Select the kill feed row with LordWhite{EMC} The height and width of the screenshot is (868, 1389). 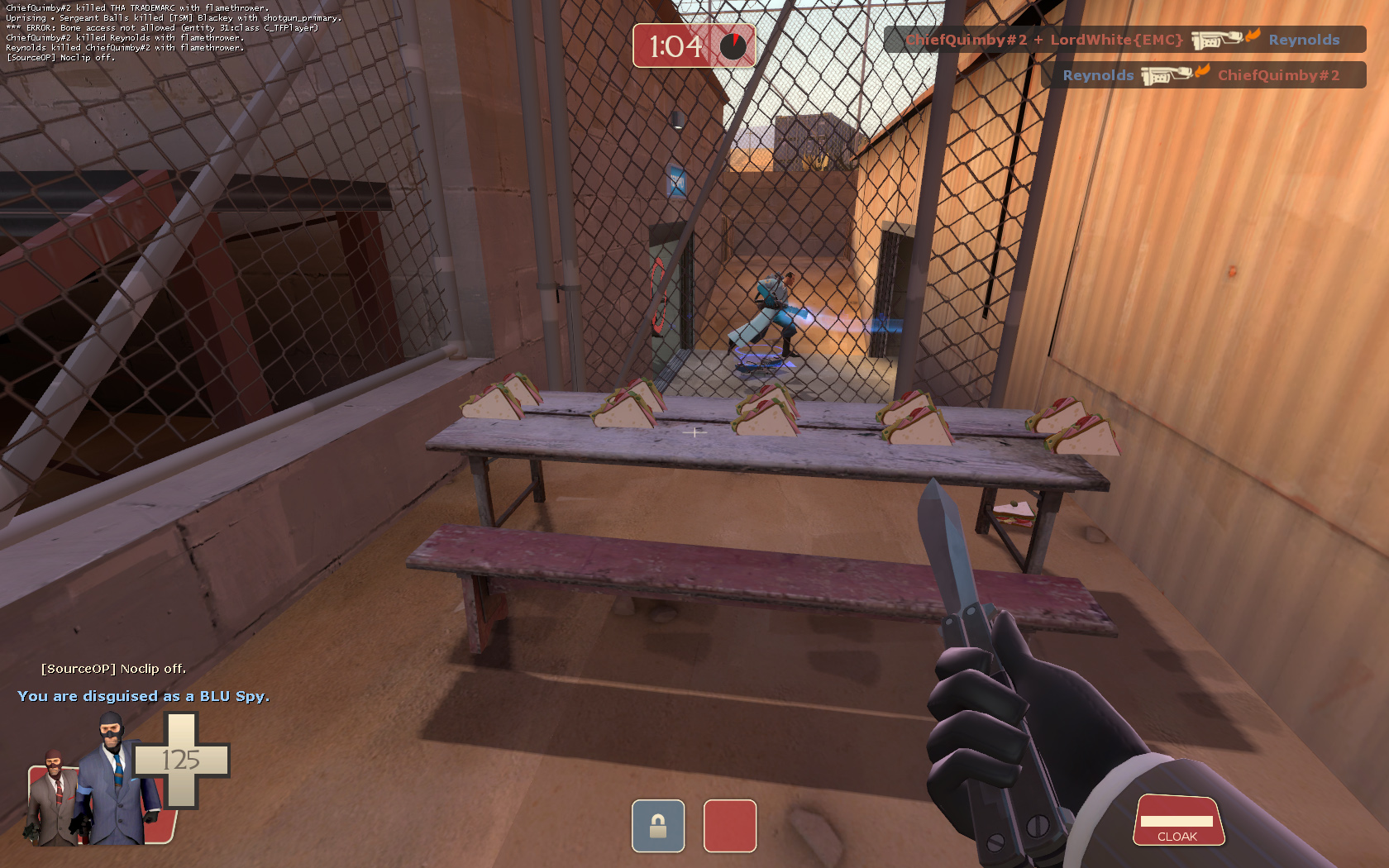tap(1124, 40)
